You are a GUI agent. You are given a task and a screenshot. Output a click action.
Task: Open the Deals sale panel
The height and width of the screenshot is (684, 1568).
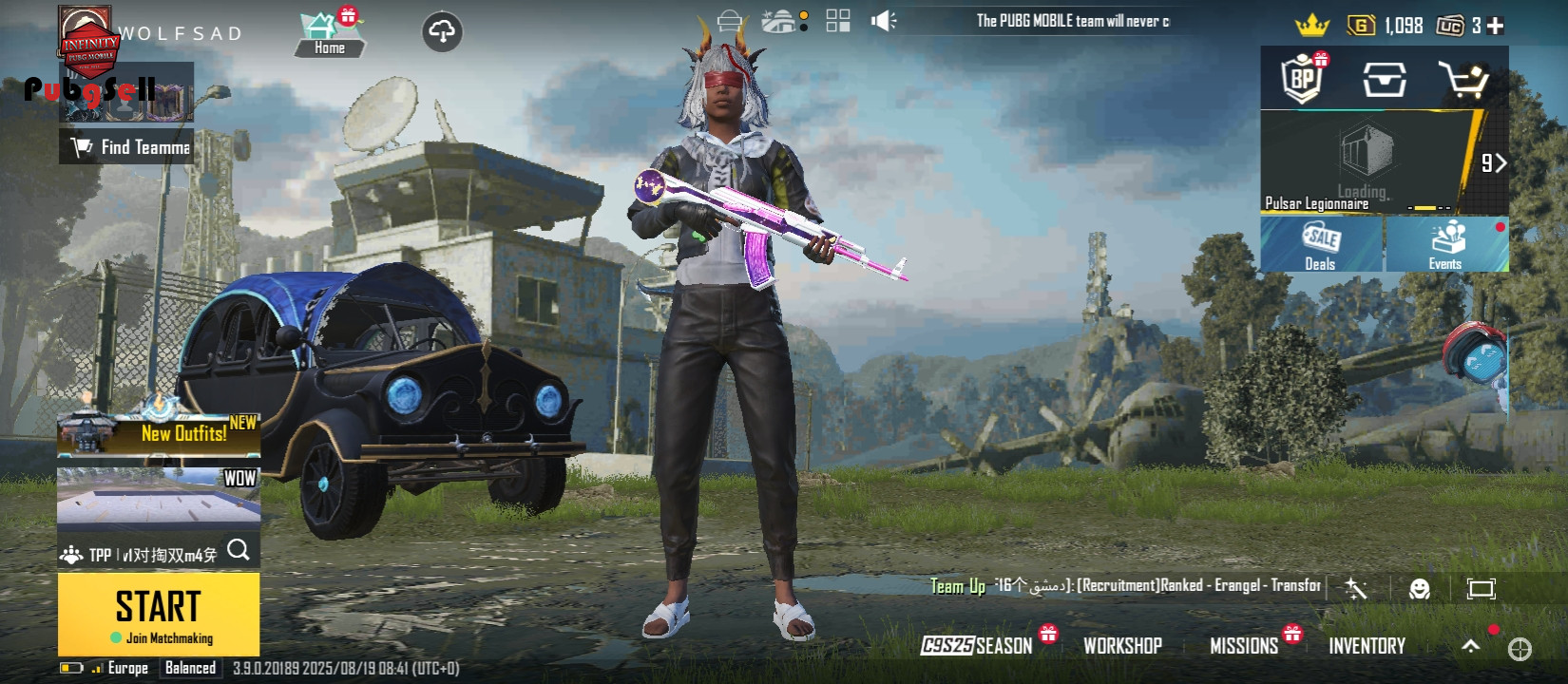click(1320, 245)
